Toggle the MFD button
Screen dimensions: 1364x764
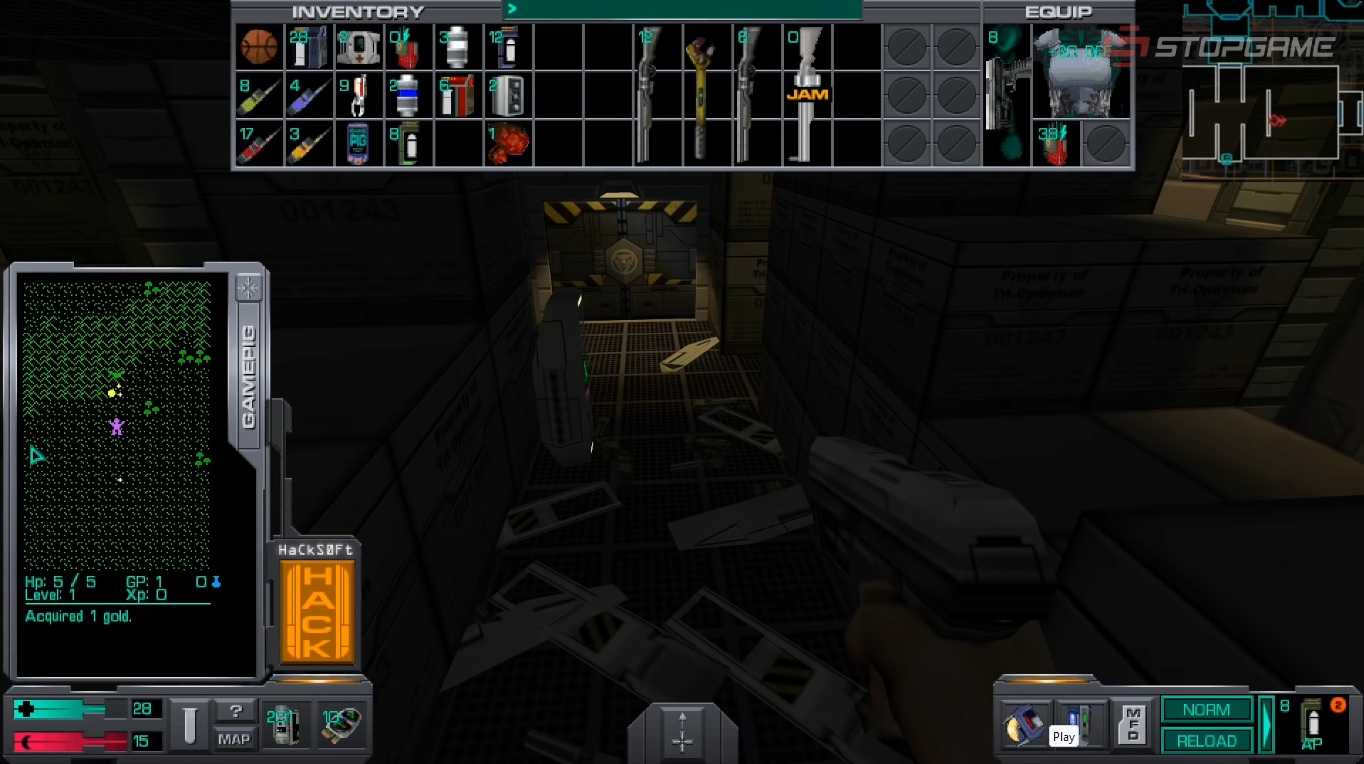[x=1133, y=723]
